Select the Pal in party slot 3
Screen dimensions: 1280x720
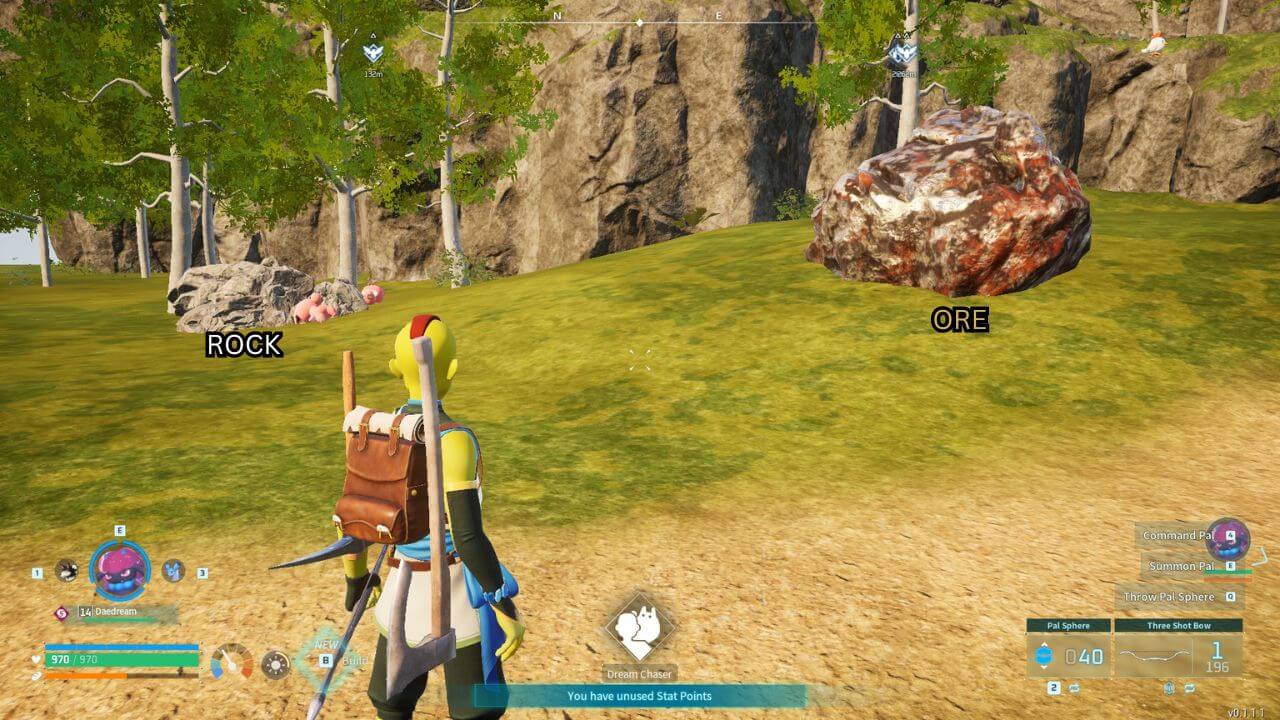(171, 570)
